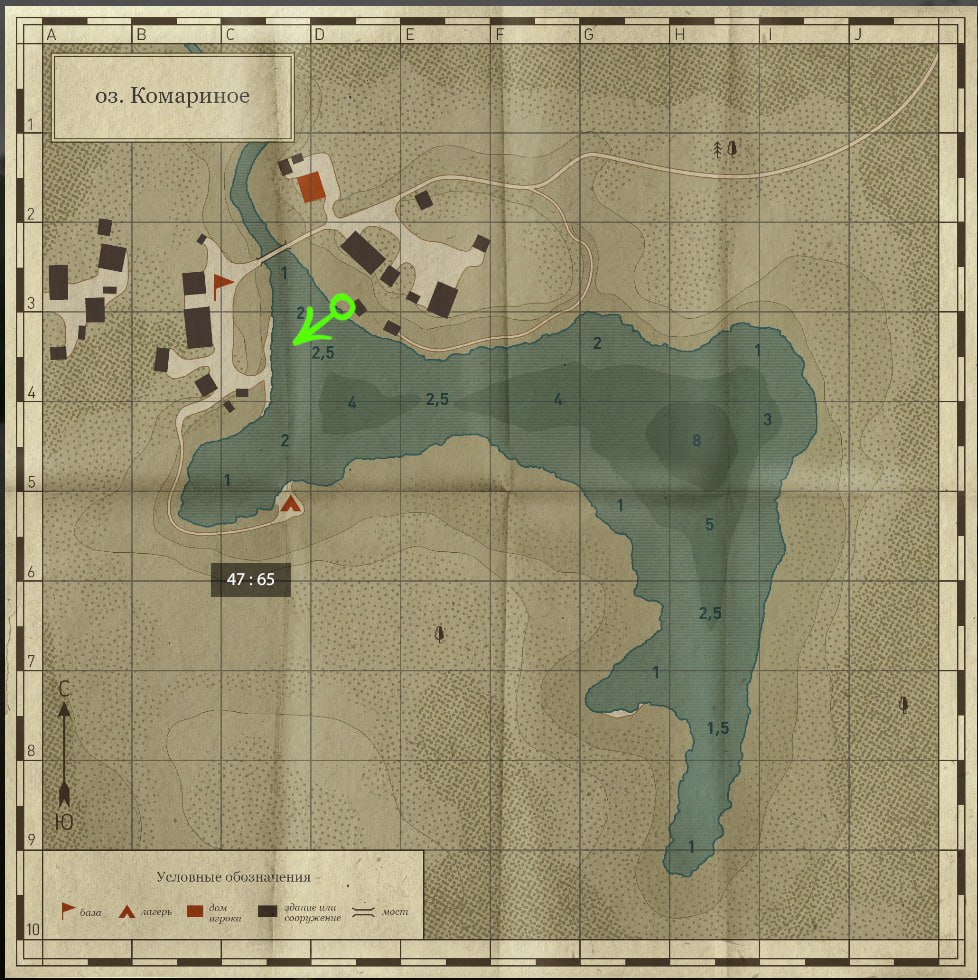Select the red base flag marker on map
This screenshot has height=980, width=978.
click(222, 285)
